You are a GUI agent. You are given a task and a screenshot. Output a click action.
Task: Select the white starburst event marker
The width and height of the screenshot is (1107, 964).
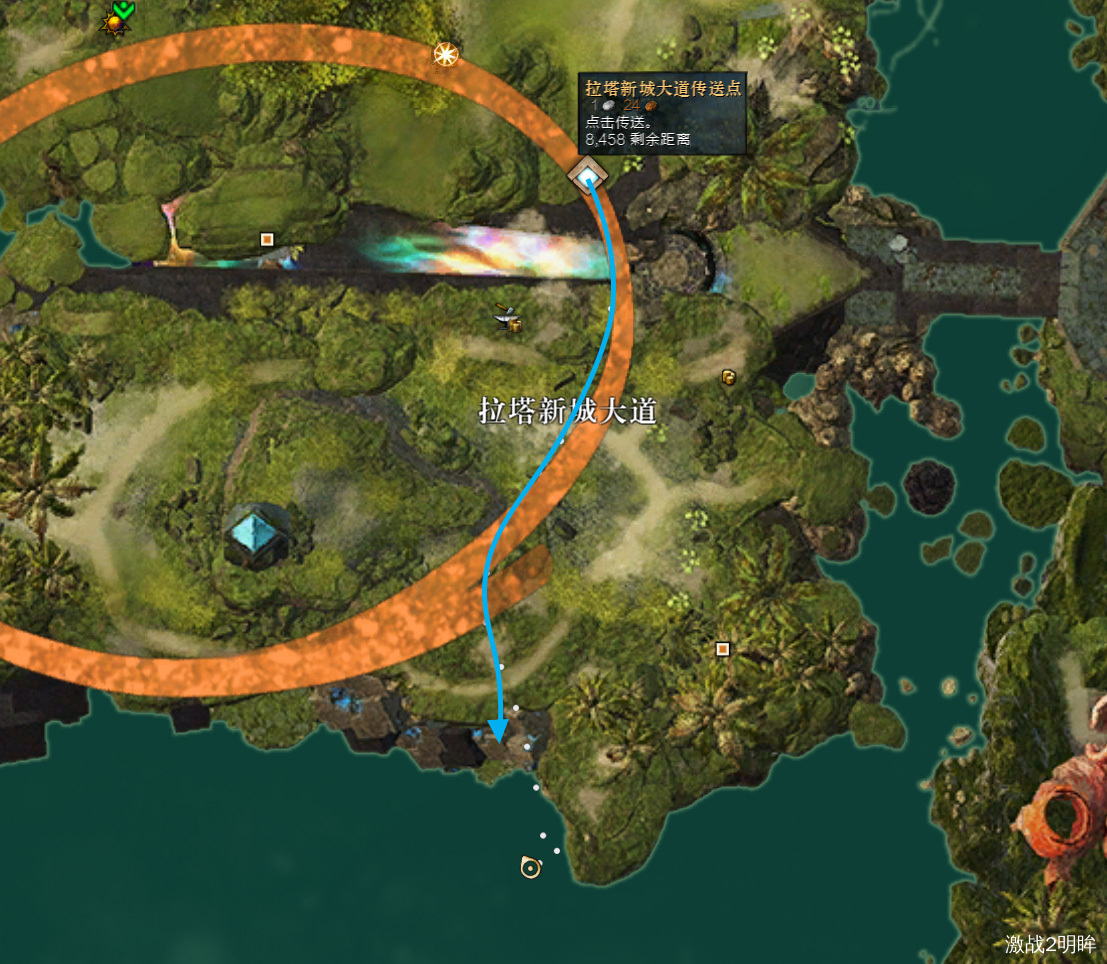click(x=445, y=54)
